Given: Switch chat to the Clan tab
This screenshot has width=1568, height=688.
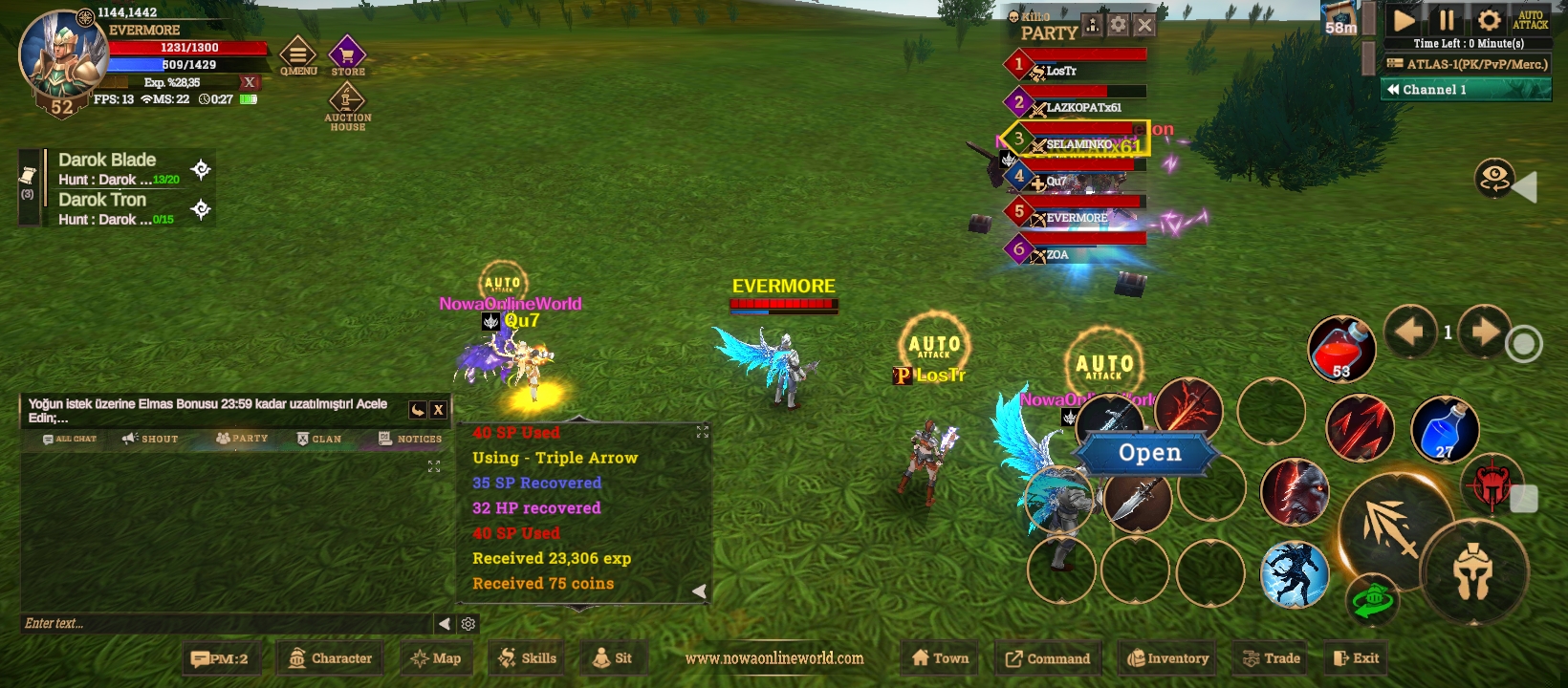Looking at the screenshot, I should coord(318,439).
